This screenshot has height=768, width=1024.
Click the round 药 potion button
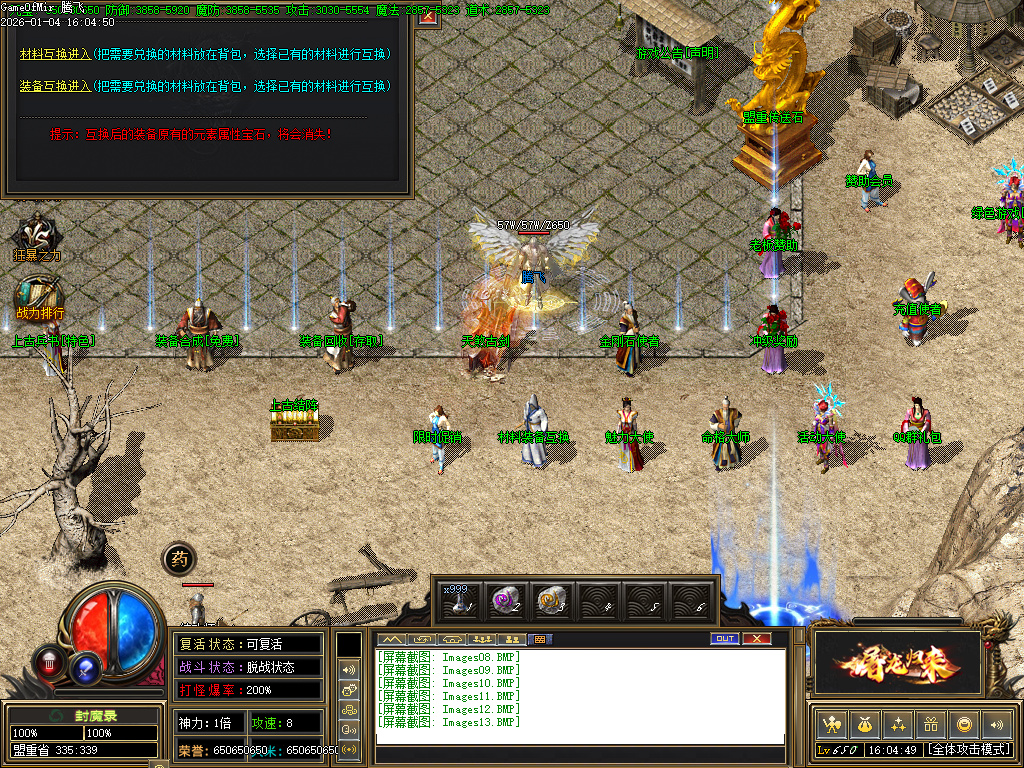point(179,559)
